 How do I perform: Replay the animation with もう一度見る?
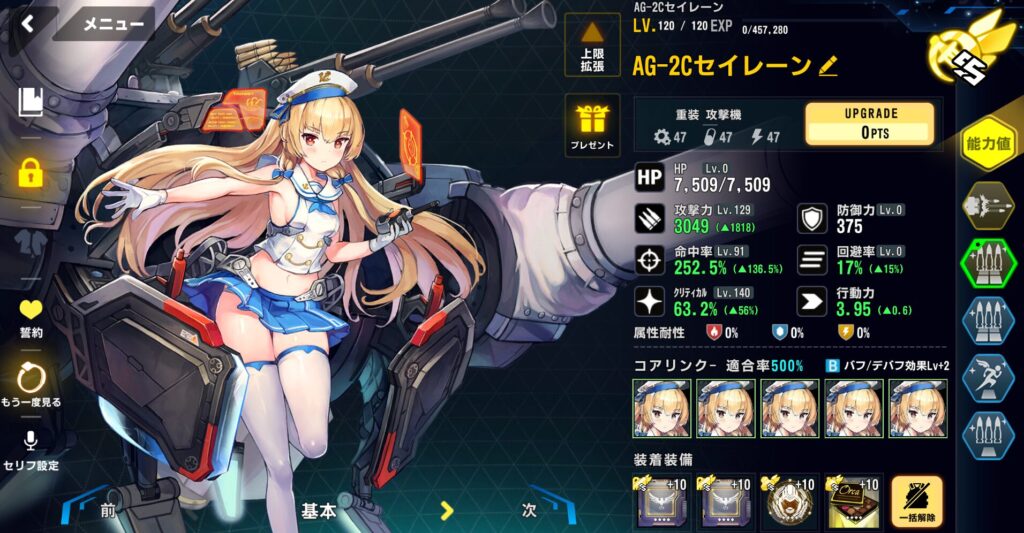point(32,386)
